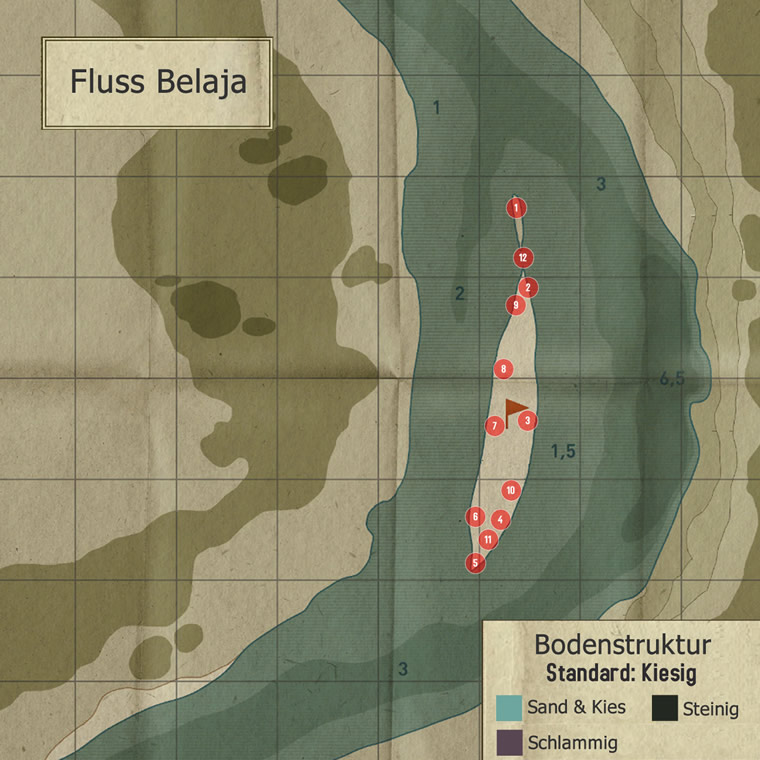Click map marker number 6
Image resolution: width=760 pixels, height=760 pixels.
pos(476,517)
